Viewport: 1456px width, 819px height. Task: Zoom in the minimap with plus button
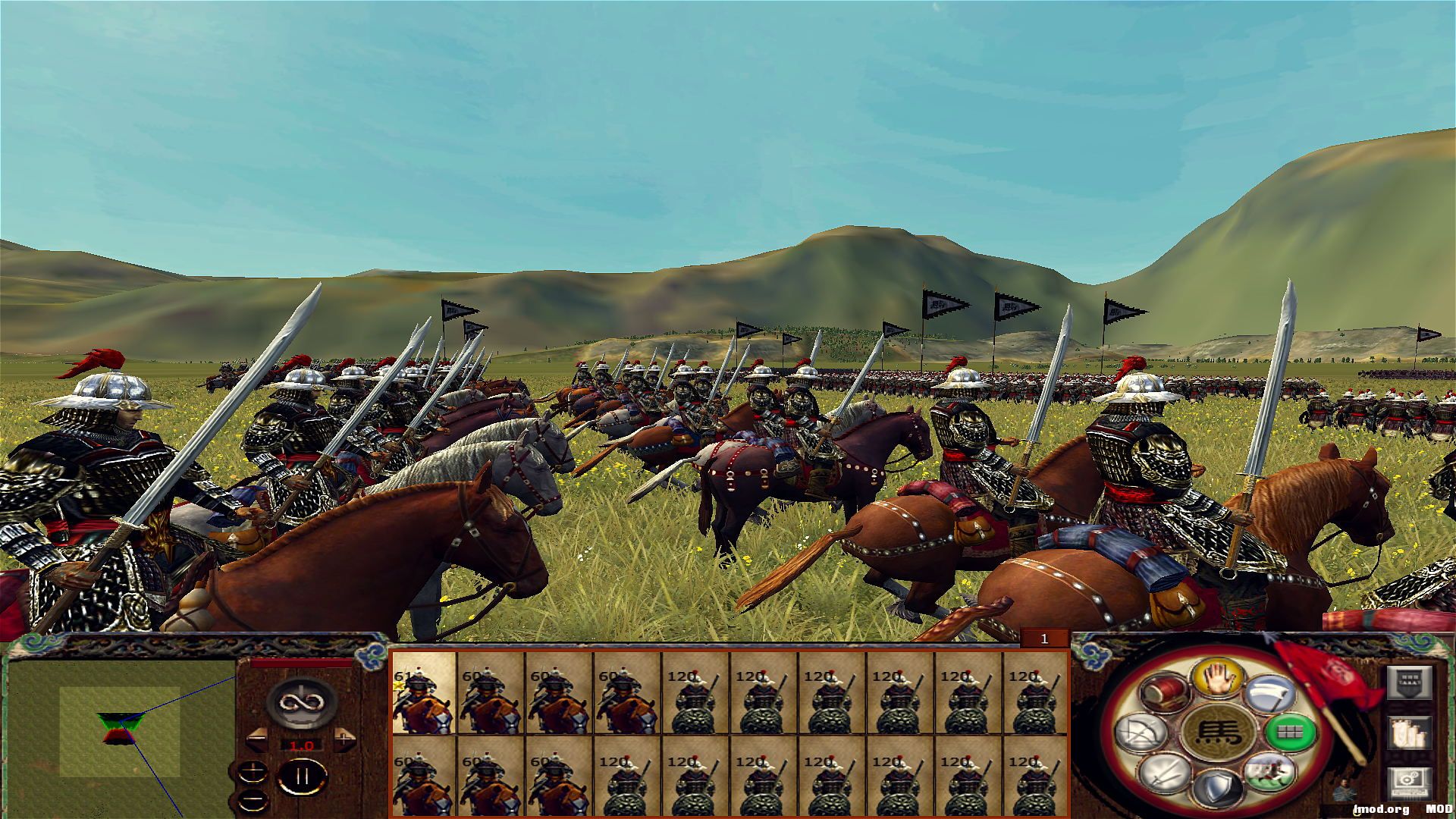tap(253, 771)
